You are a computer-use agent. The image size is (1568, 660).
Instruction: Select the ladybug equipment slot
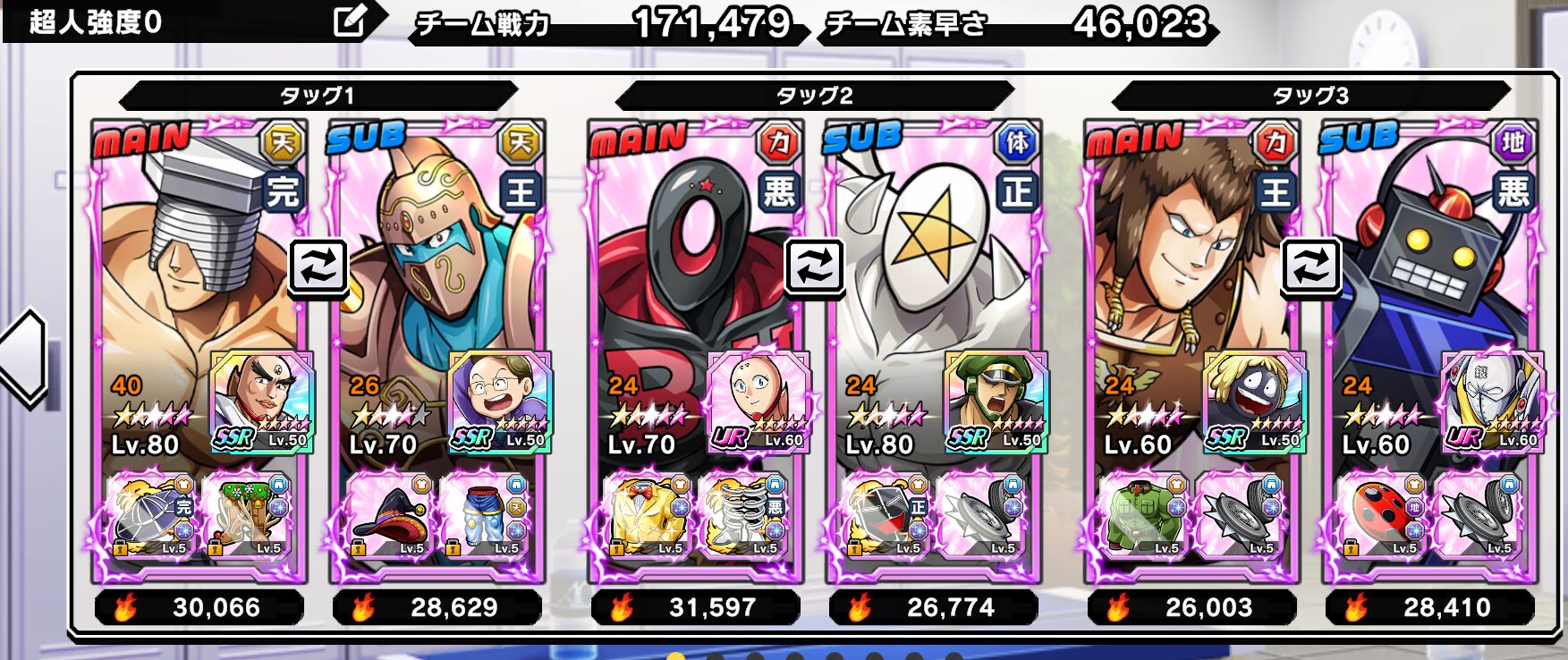(x=1382, y=516)
